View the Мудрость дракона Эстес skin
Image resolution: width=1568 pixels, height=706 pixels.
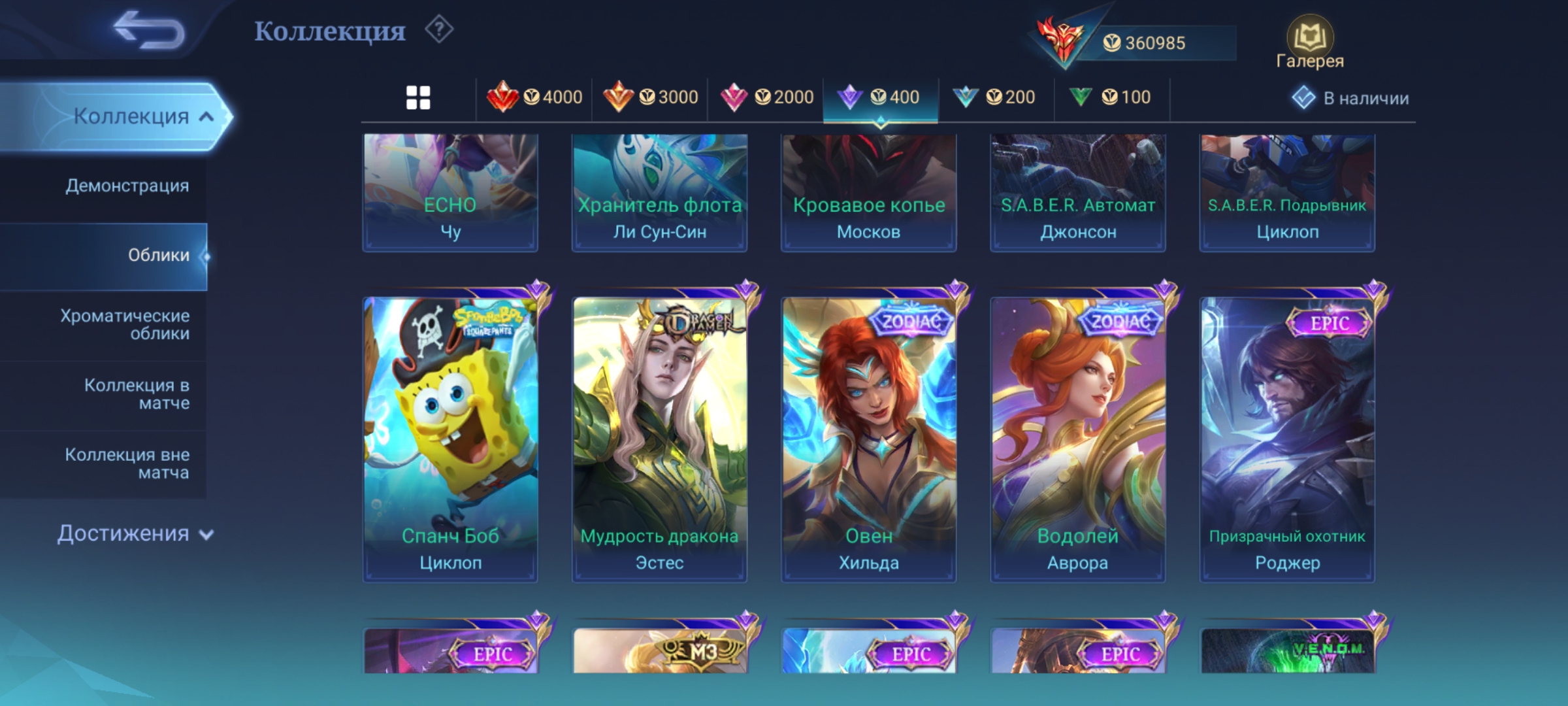tap(659, 438)
